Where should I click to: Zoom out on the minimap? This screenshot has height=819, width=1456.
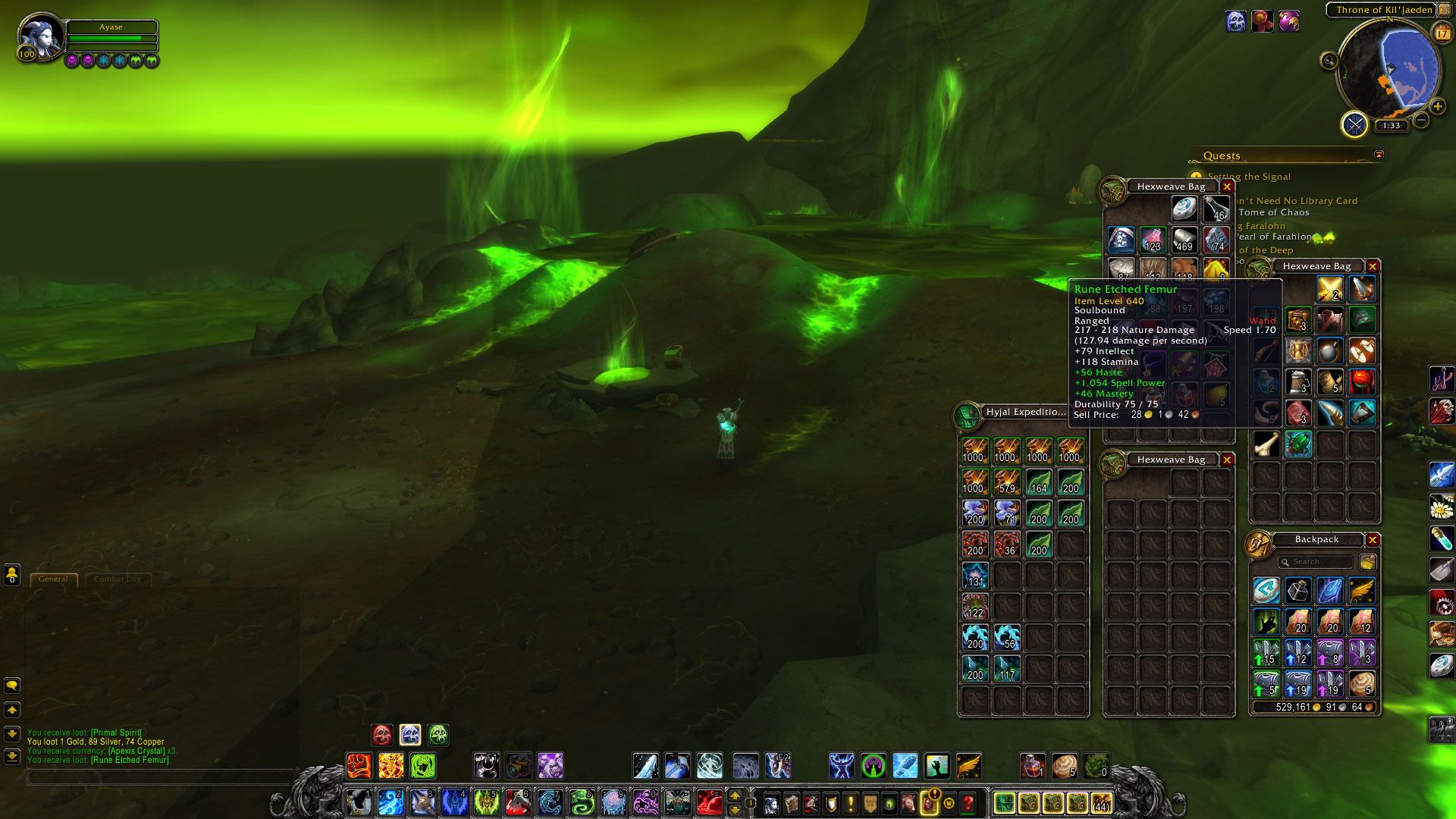pyautogui.click(x=1421, y=120)
